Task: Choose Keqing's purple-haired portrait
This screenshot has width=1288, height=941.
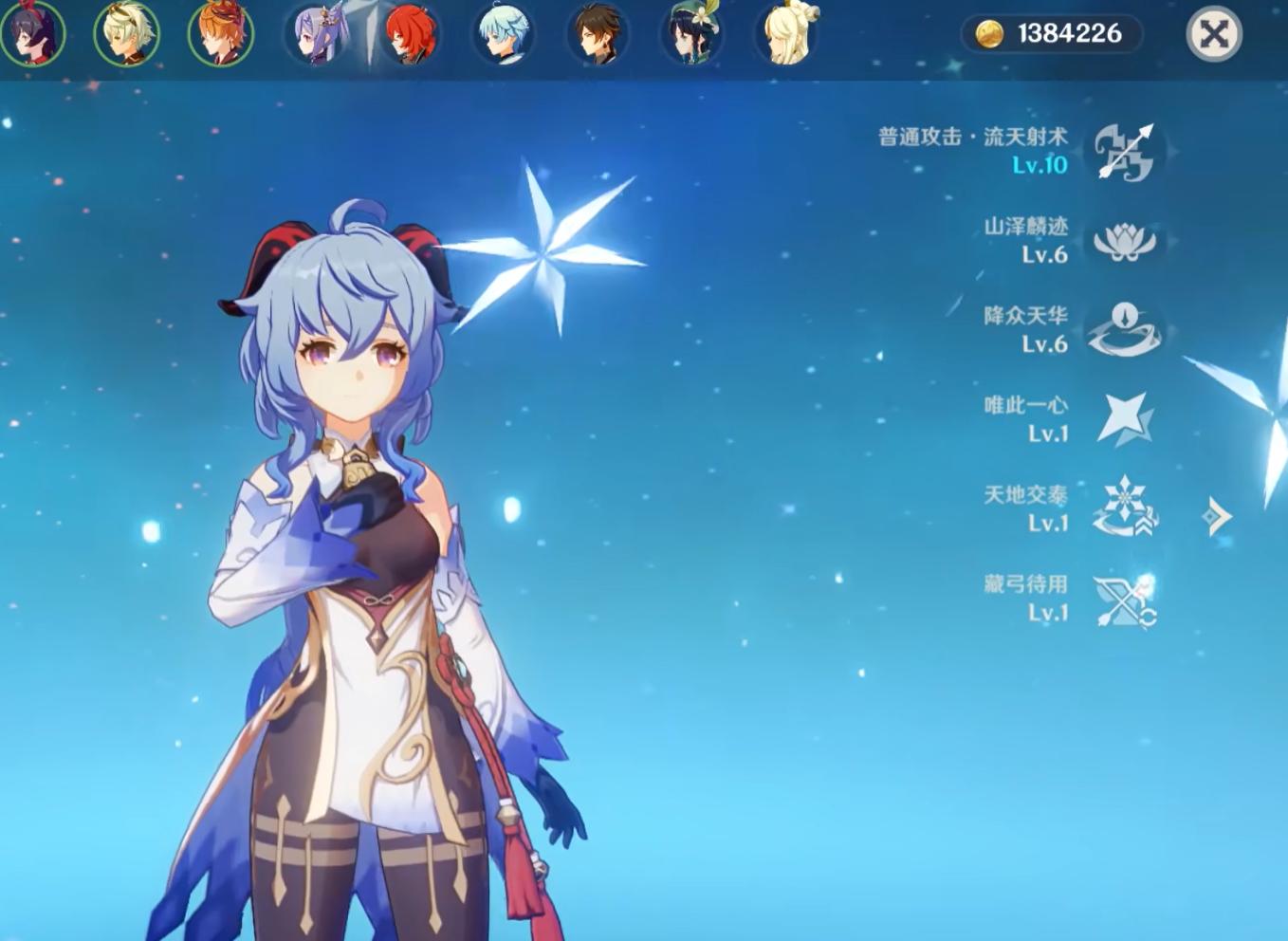Action: [318, 34]
